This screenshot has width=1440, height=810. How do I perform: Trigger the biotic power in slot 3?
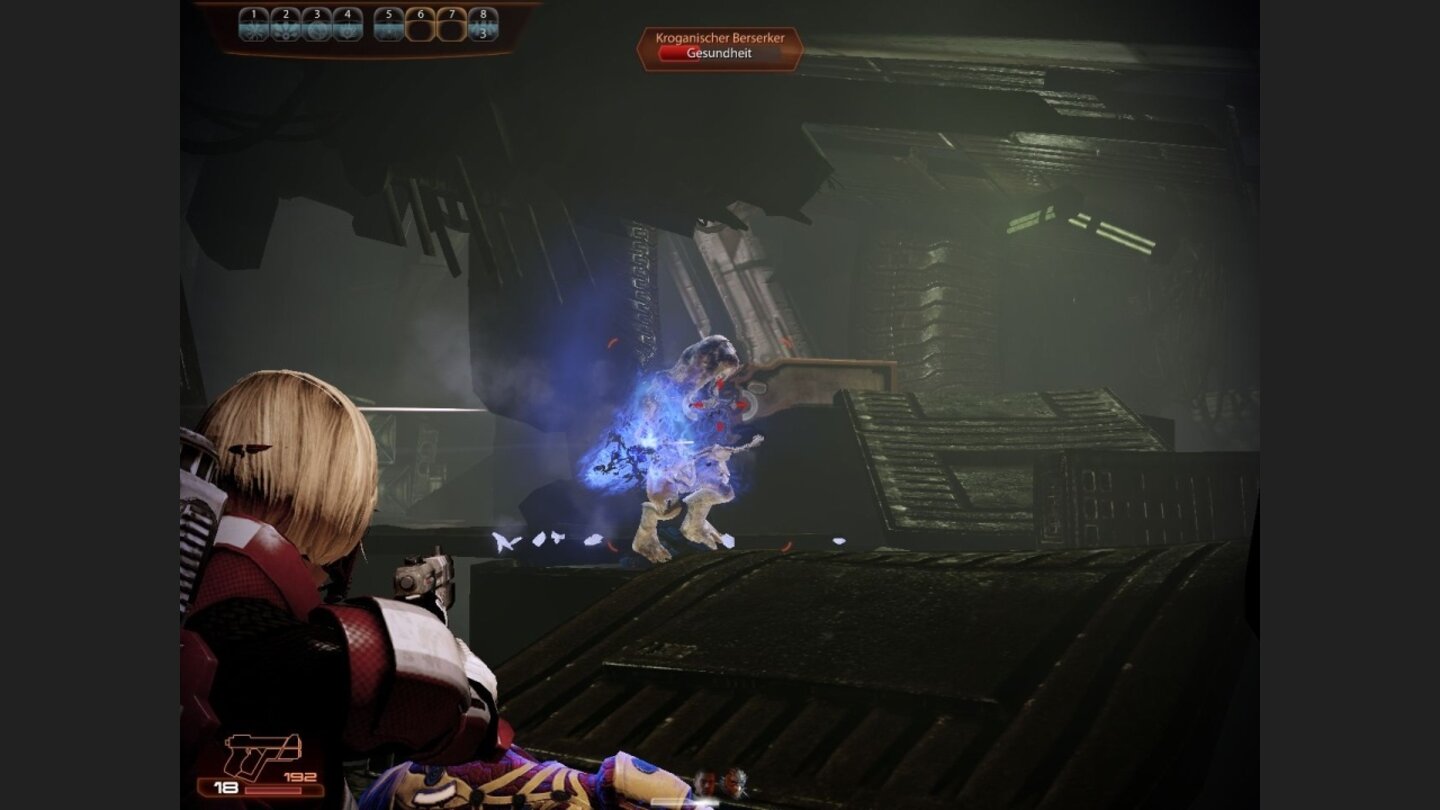point(317,25)
